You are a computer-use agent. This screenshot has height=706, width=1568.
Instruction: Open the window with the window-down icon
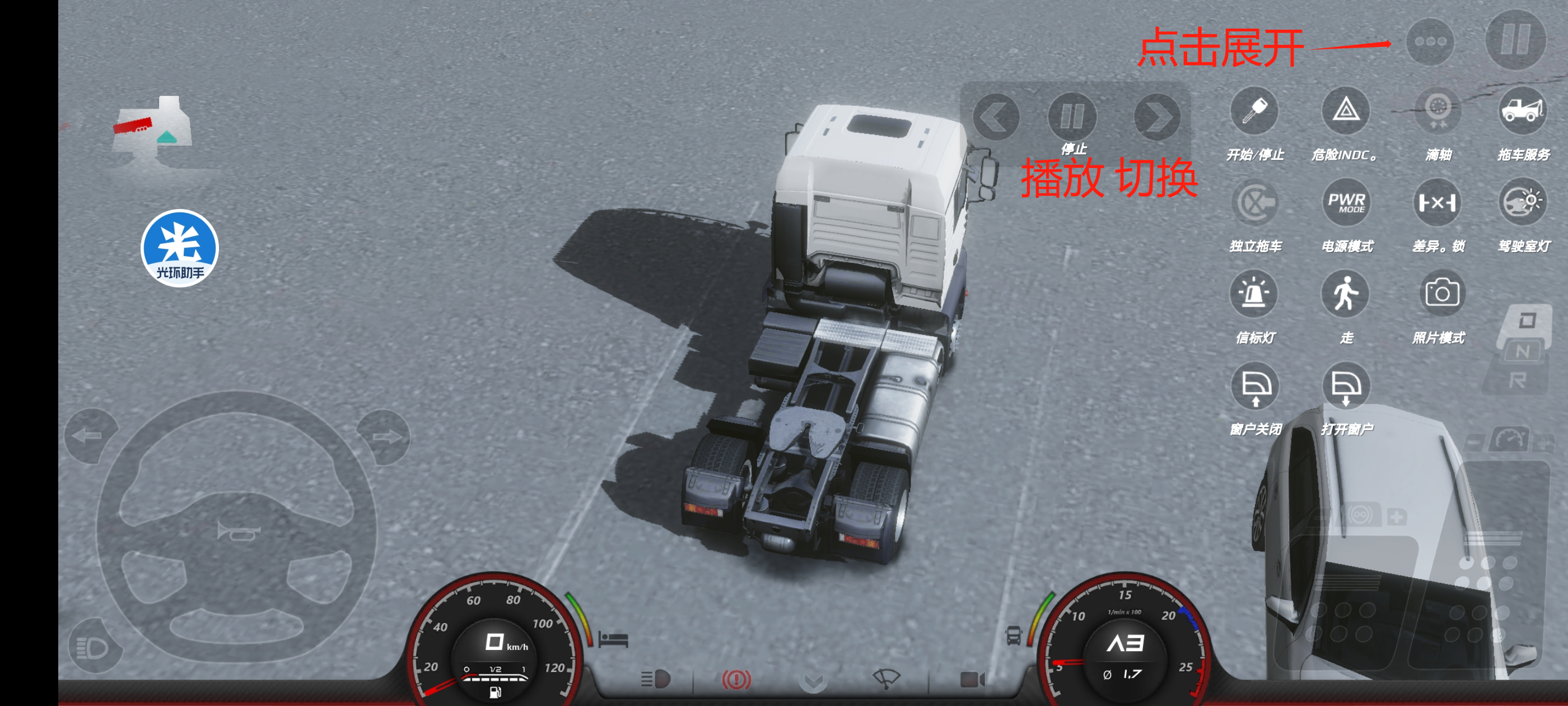point(1345,387)
